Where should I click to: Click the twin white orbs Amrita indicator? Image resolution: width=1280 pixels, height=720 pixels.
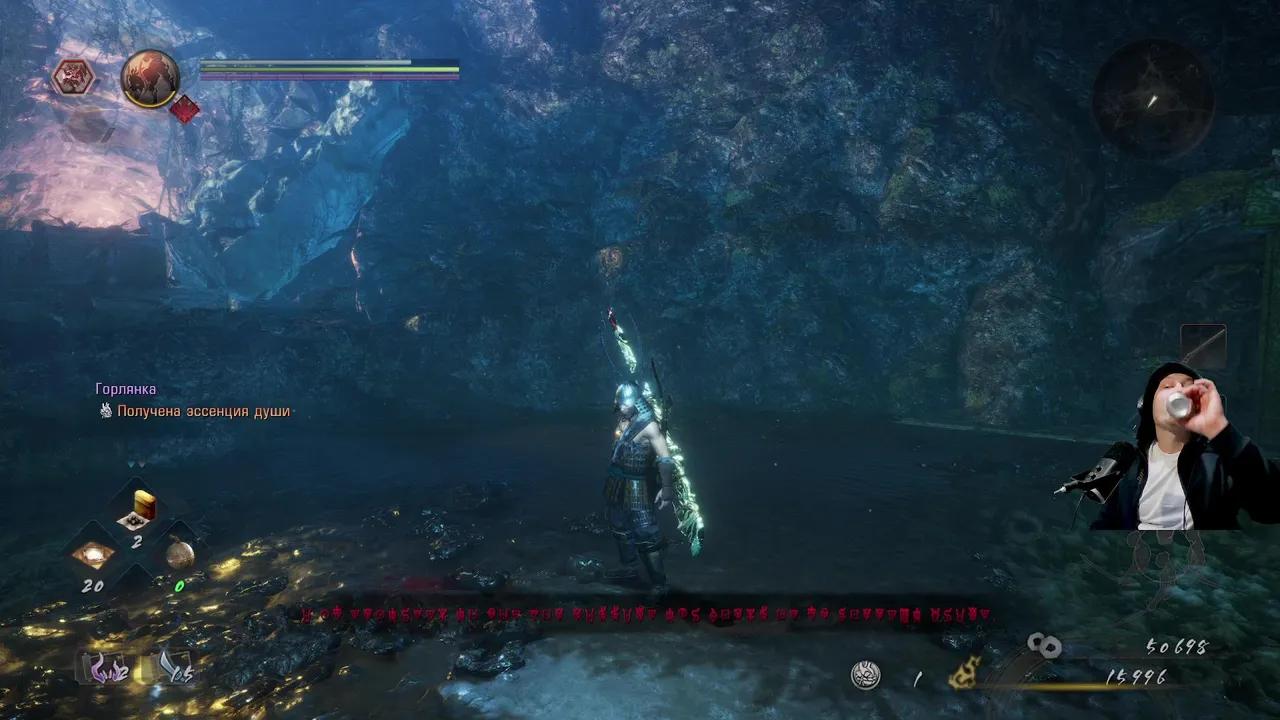pyautogui.click(x=1046, y=645)
